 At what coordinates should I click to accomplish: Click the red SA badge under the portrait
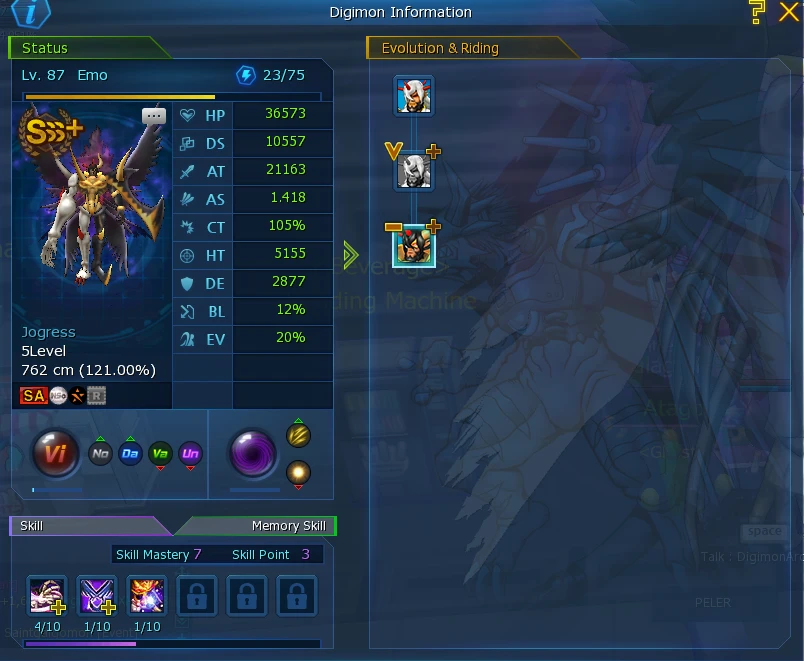pyautogui.click(x=33, y=396)
